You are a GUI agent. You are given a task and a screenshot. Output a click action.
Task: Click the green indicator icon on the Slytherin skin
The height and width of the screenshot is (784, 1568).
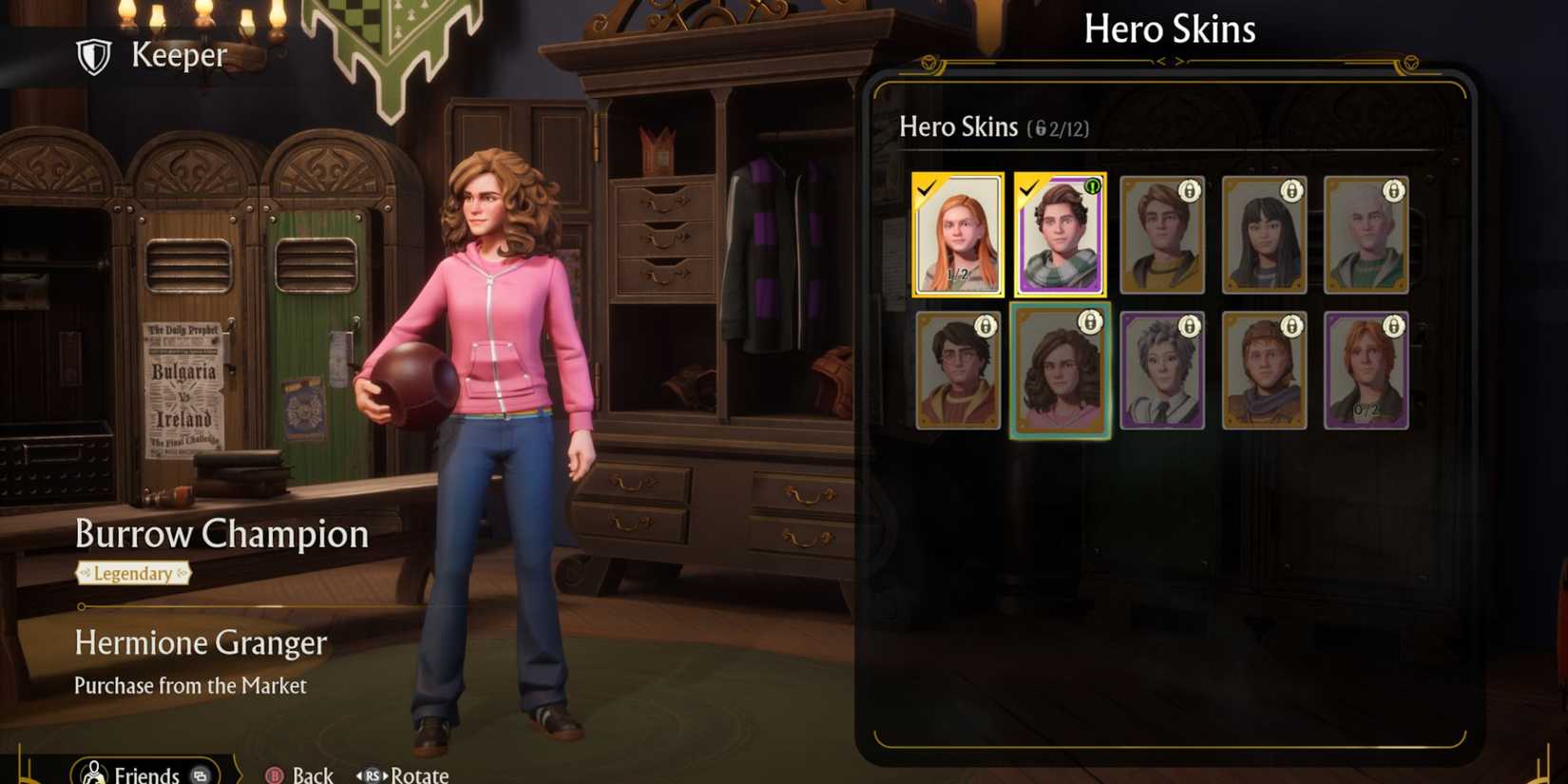(x=1092, y=188)
